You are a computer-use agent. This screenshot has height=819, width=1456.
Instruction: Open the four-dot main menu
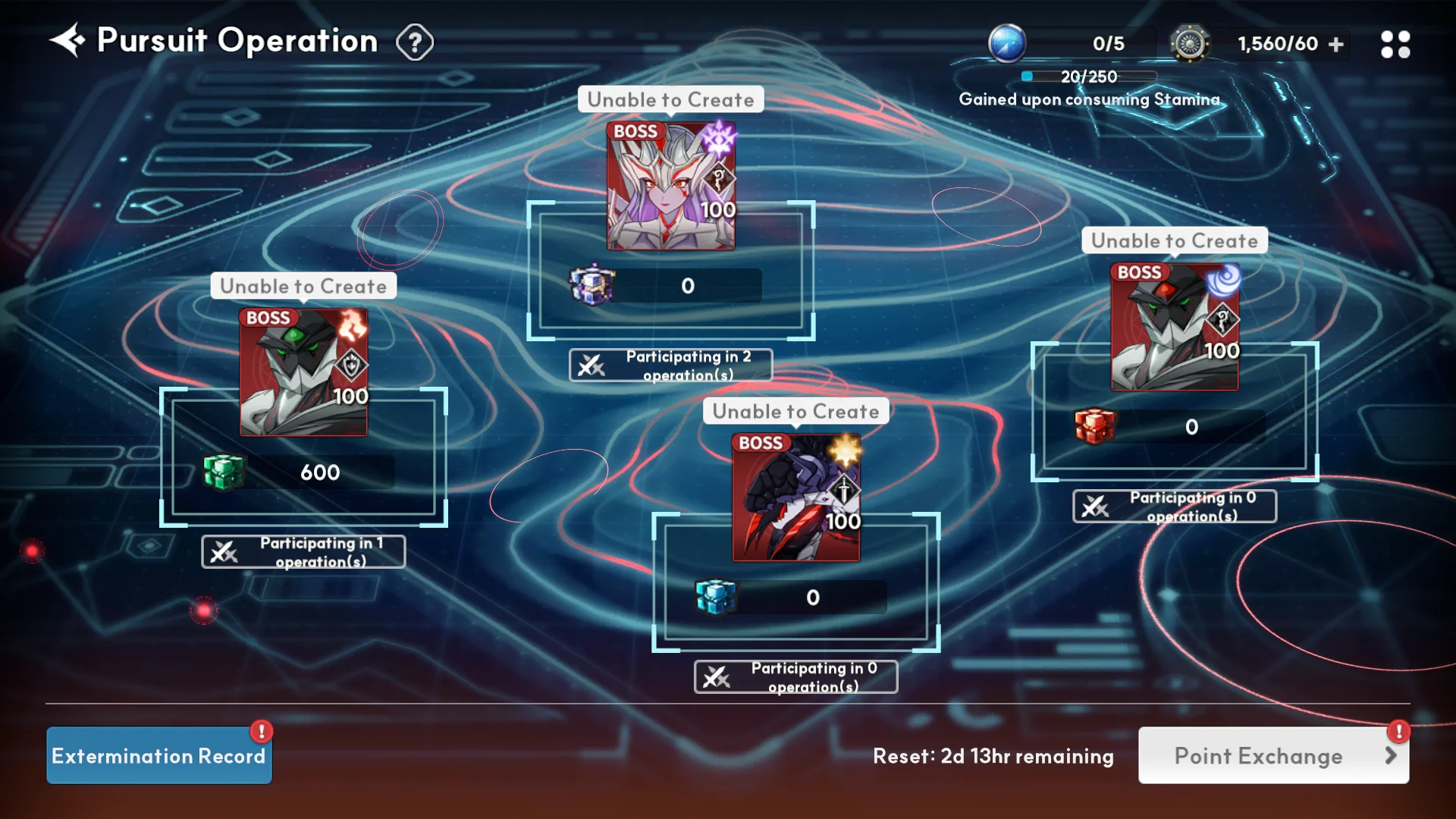pyautogui.click(x=1395, y=45)
